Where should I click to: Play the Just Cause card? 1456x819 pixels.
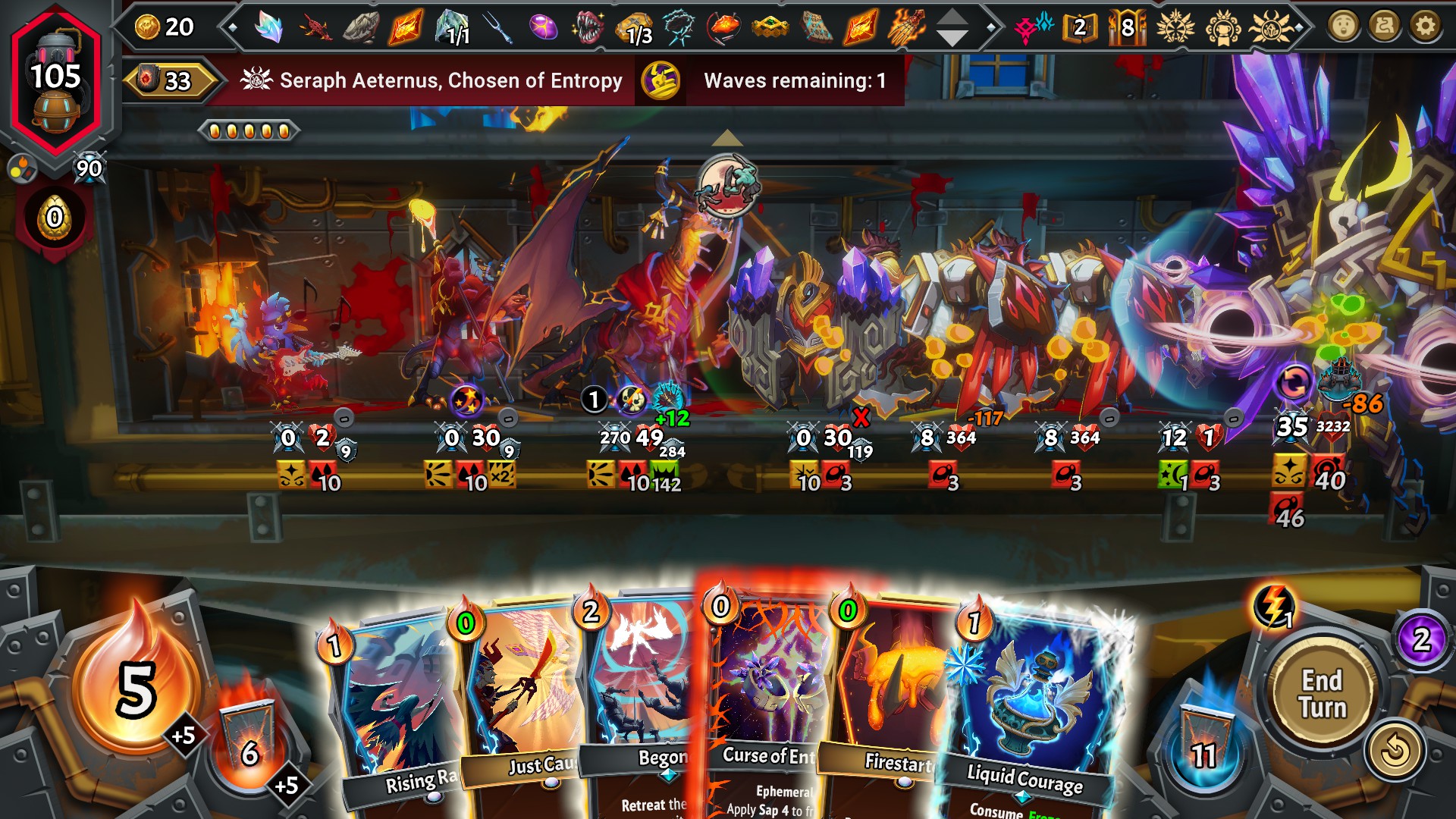(x=523, y=705)
